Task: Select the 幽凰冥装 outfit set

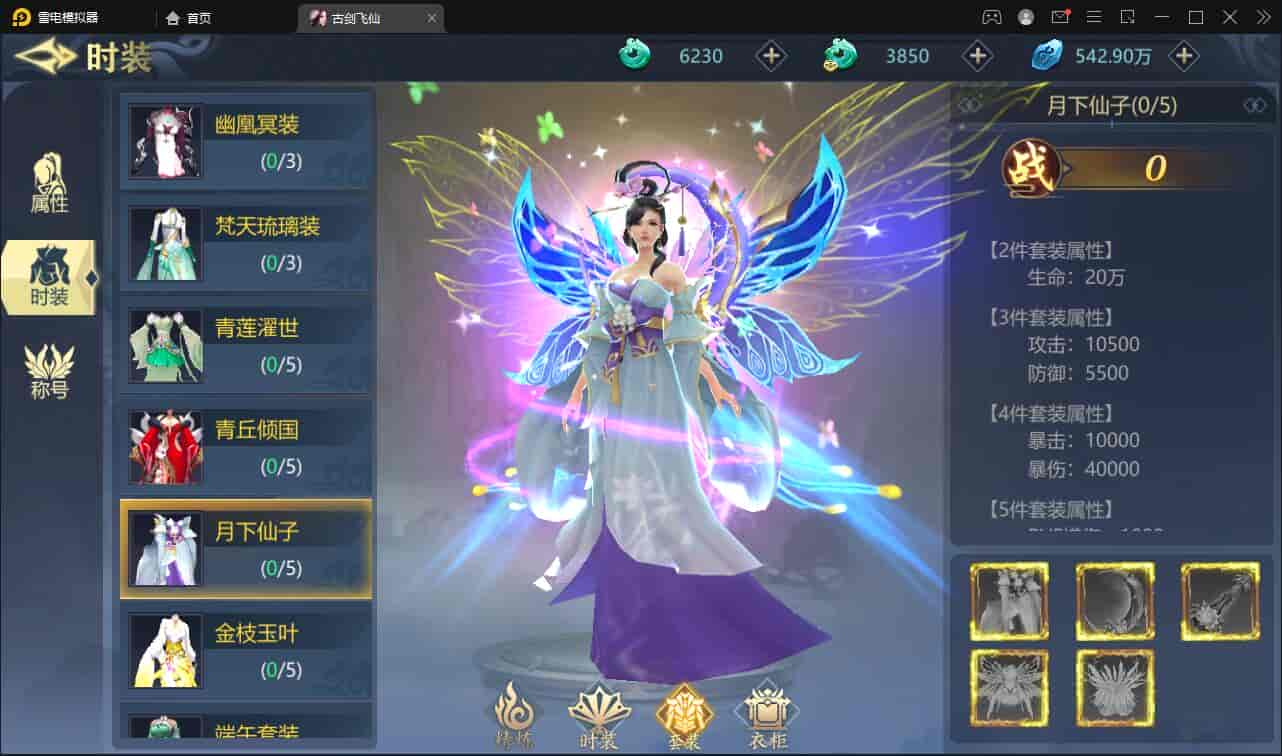Action: [x=246, y=141]
